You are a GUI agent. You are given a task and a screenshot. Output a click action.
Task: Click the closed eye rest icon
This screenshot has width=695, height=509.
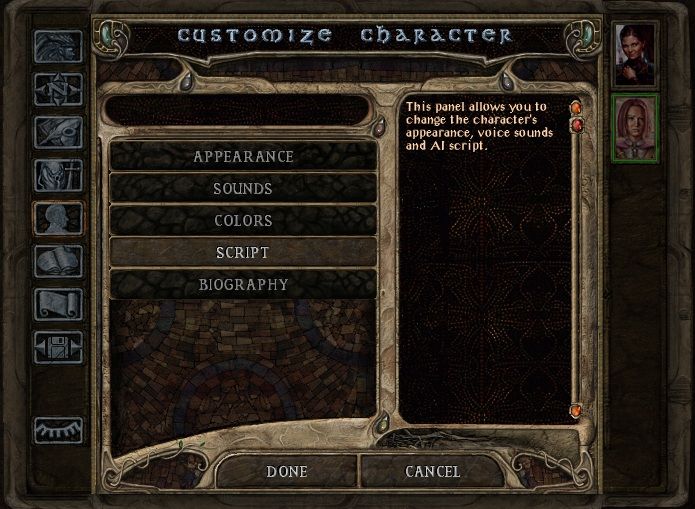pyautogui.click(x=58, y=430)
